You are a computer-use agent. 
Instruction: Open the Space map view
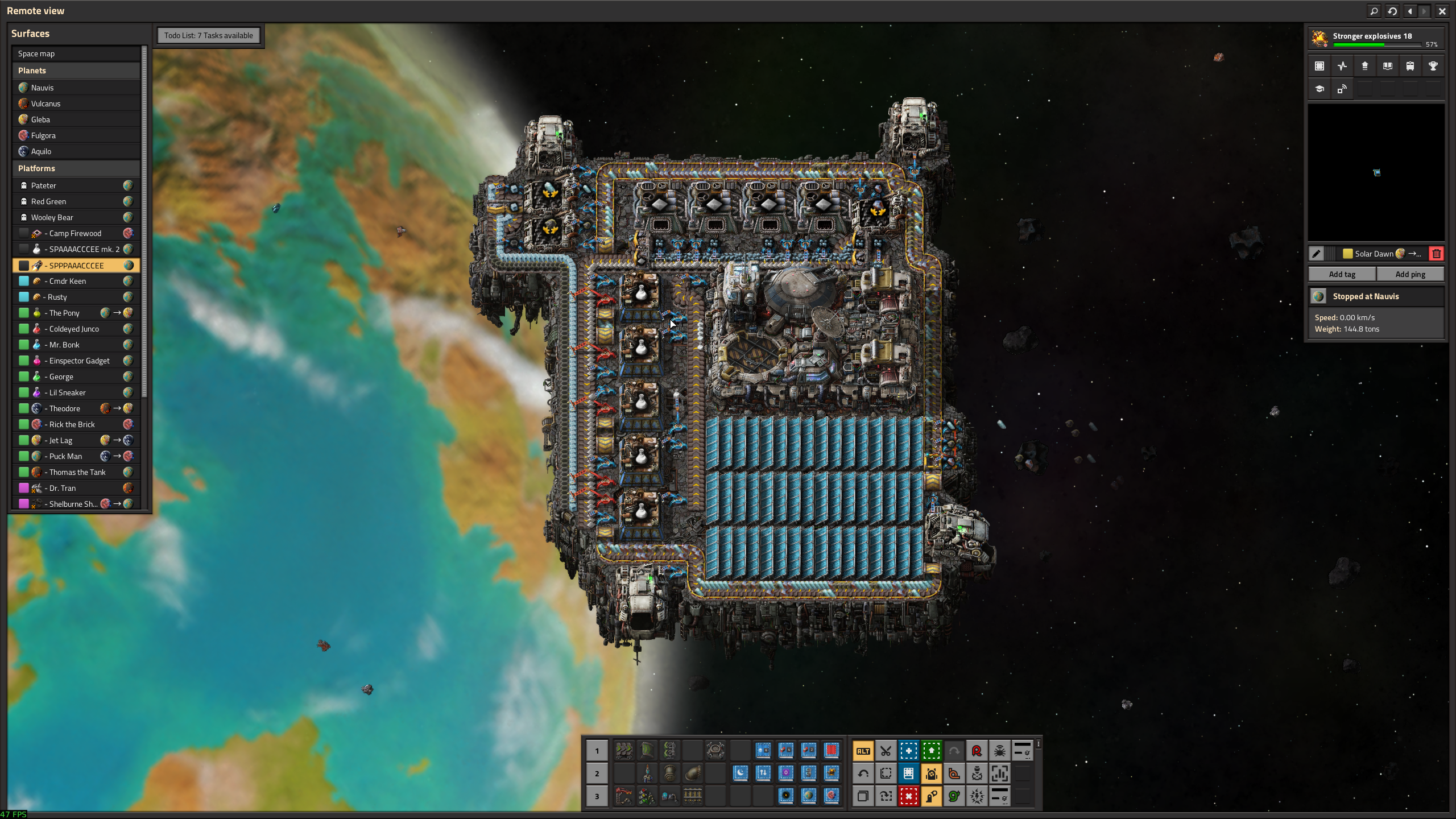pos(36,53)
